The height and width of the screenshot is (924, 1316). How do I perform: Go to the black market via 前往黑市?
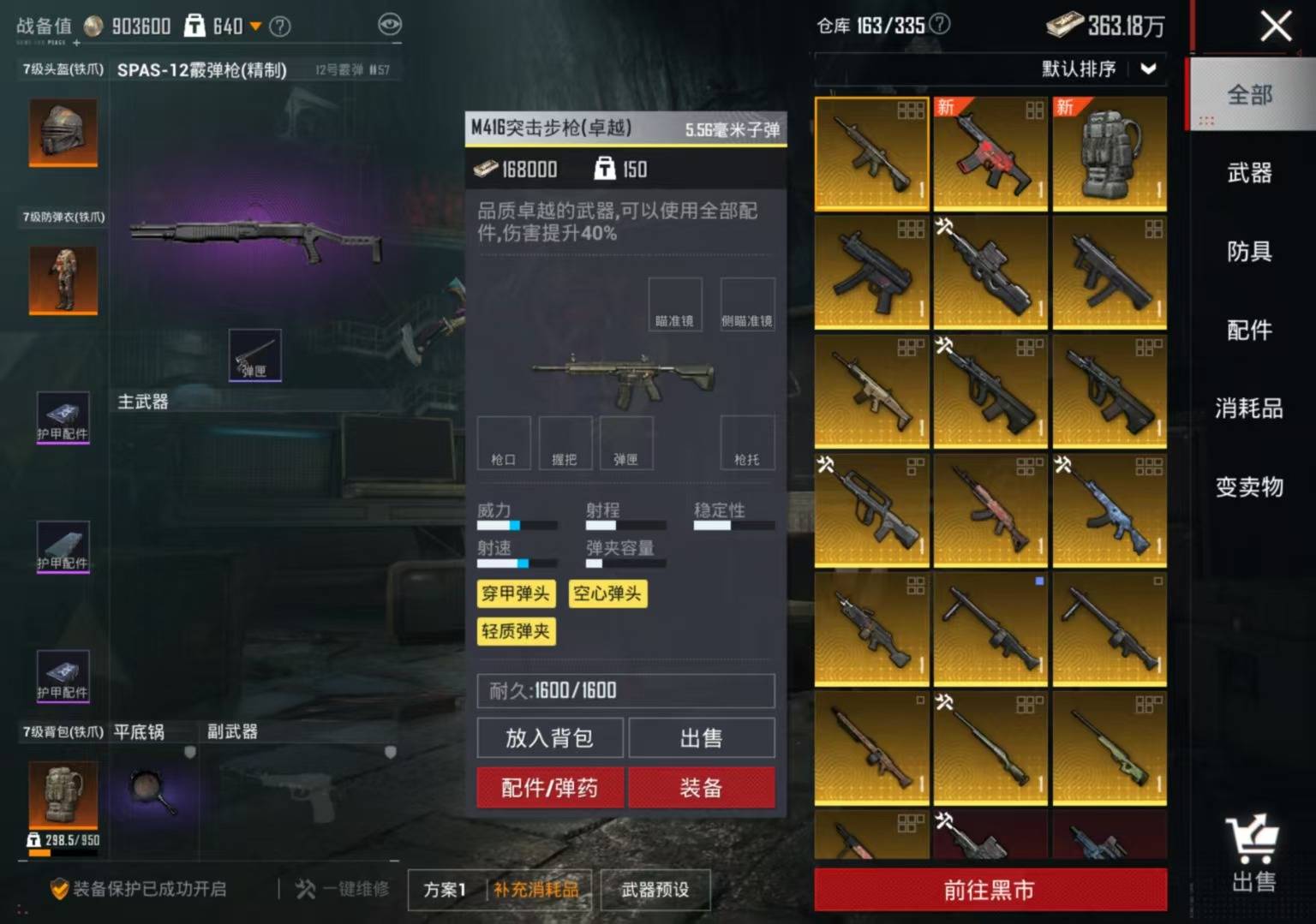(x=990, y=891)
